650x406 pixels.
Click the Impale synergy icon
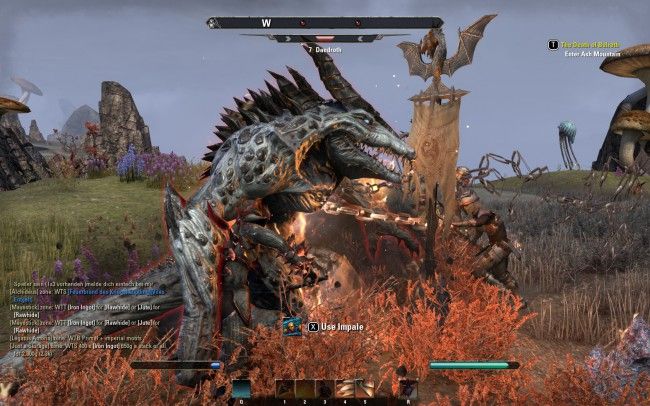(293, 326)
